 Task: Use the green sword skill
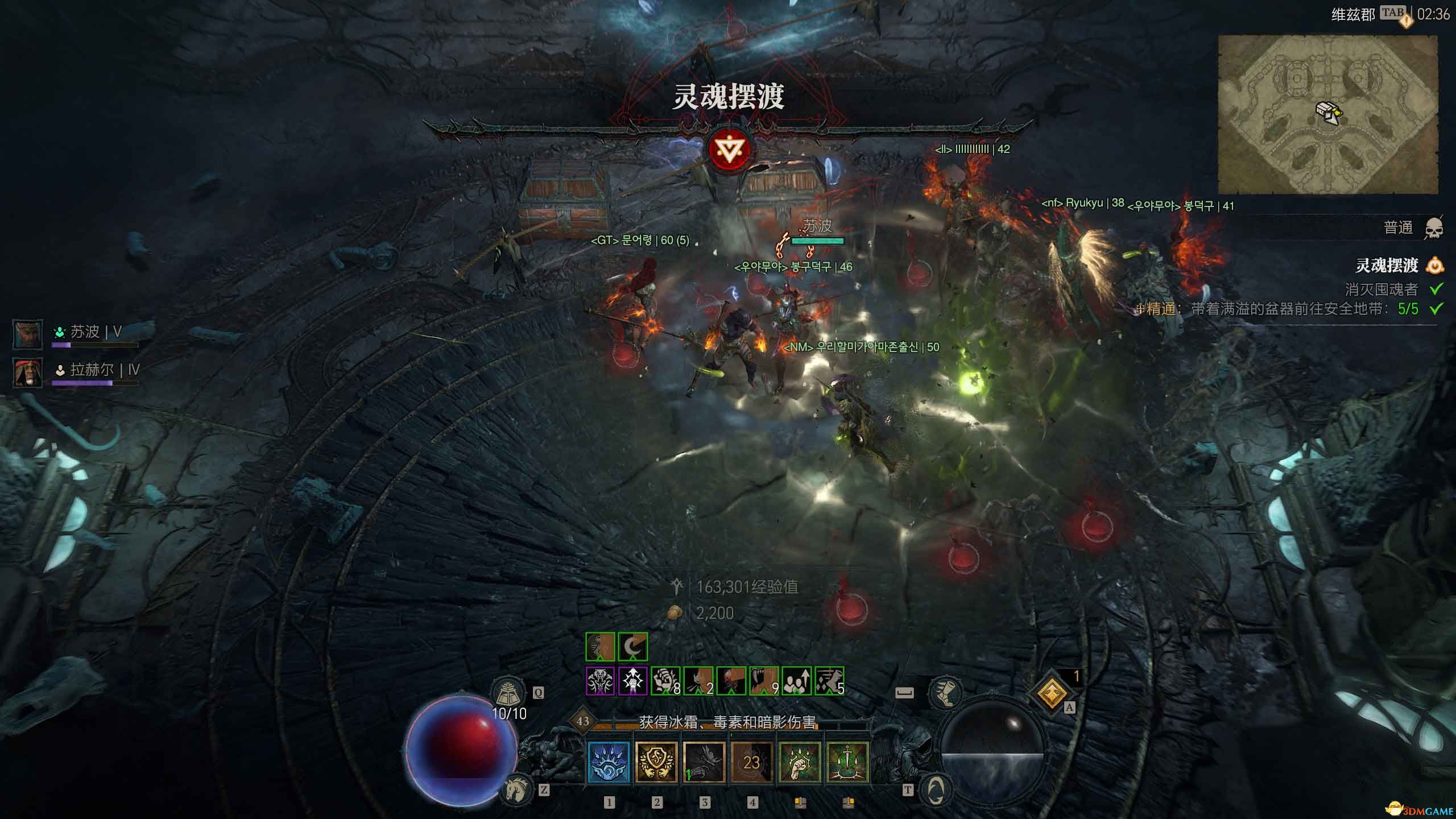tap(847, 762)
